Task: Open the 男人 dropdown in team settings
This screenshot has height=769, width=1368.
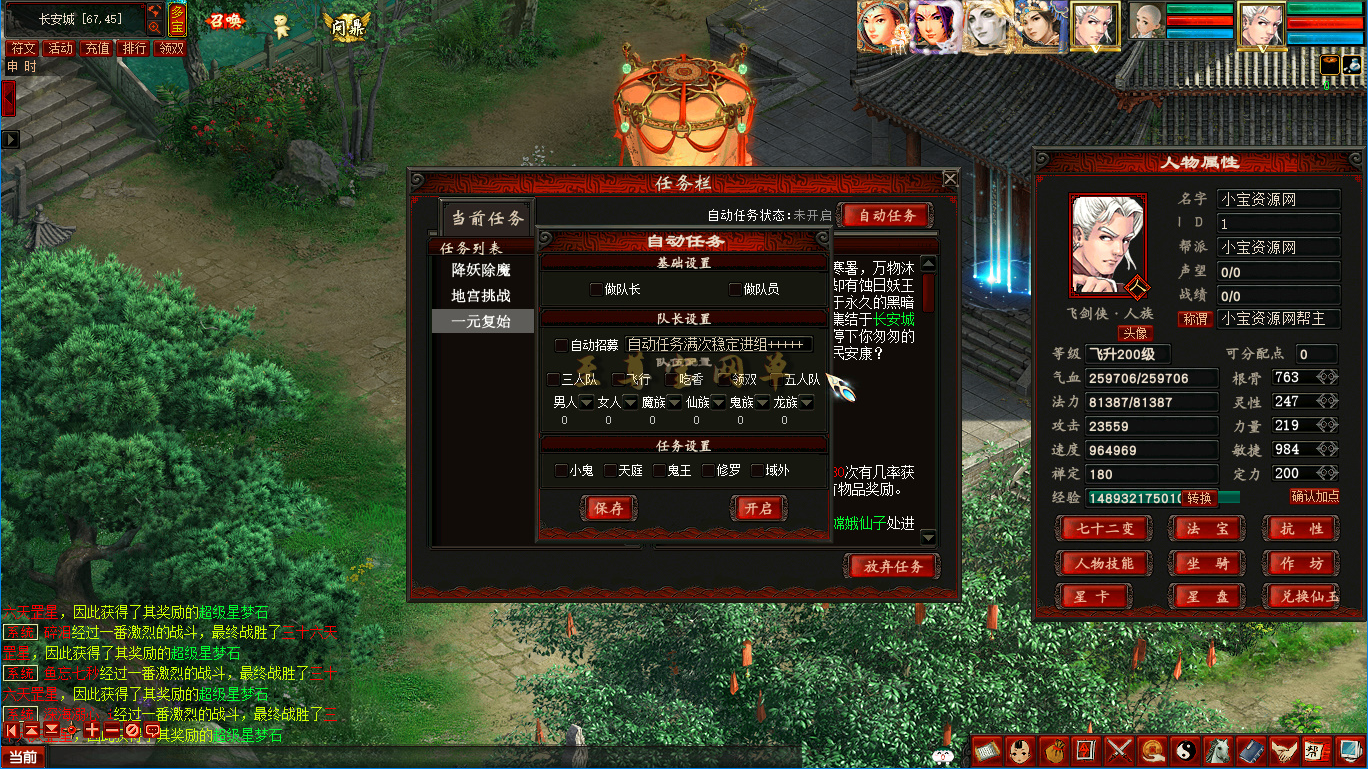Action: pos(585,403)
